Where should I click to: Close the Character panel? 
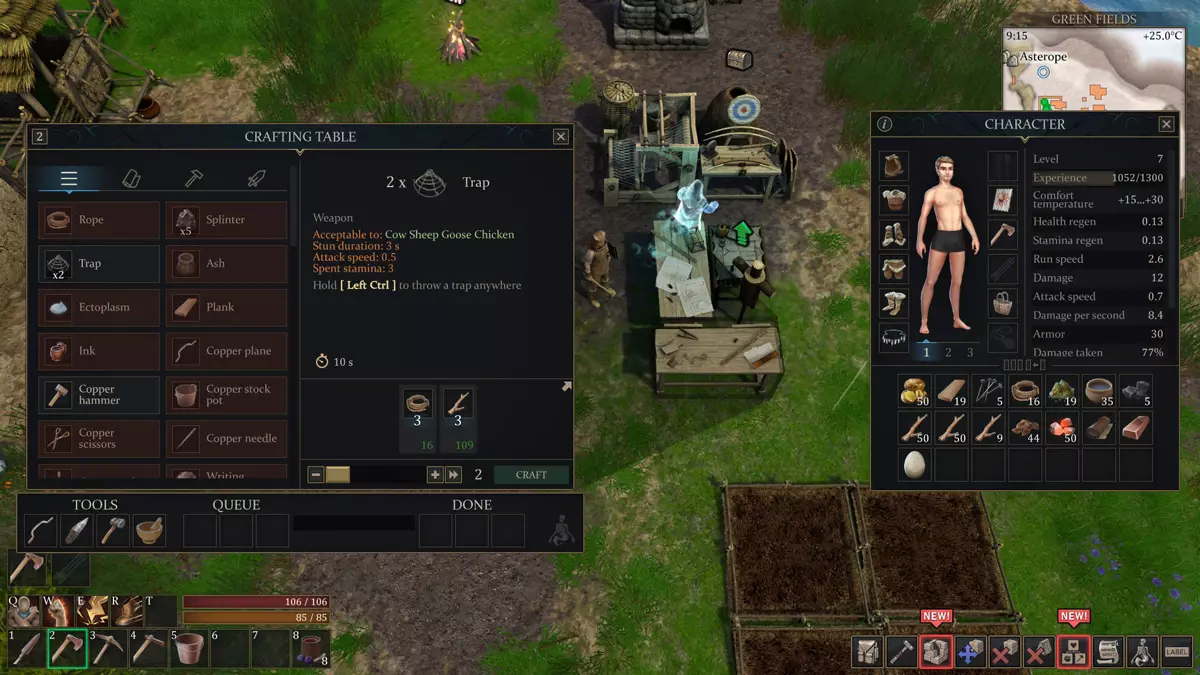point(1166,124)
